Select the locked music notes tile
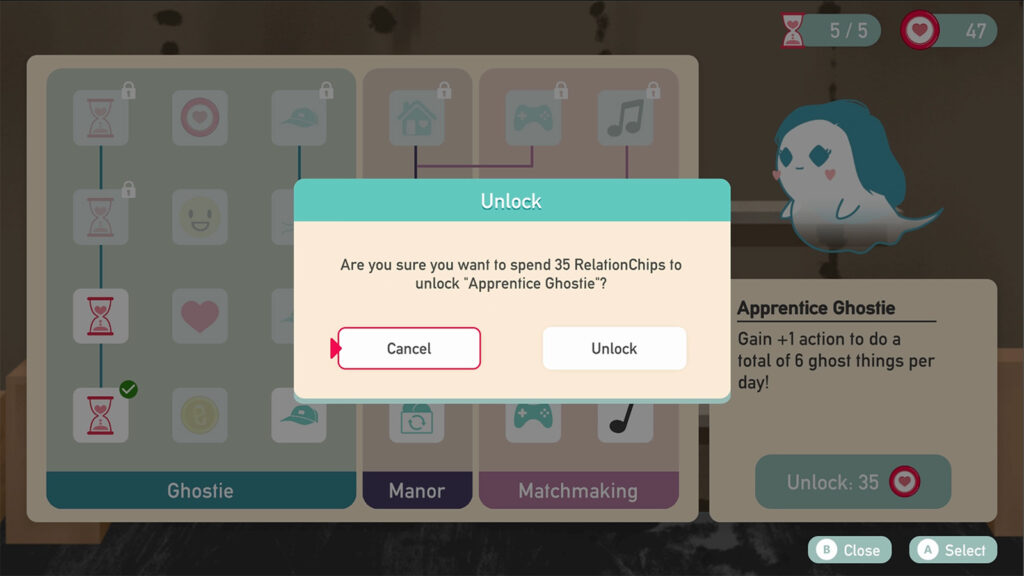This screenshot has height=576, width=1024. point(625,119)
